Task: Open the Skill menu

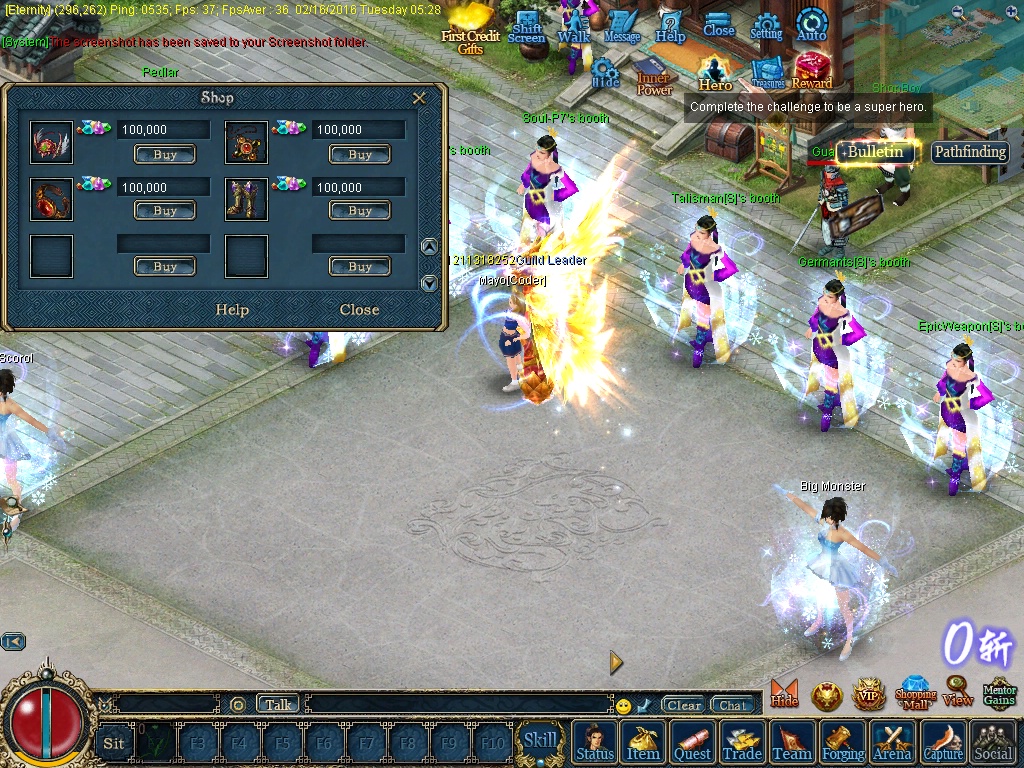Action: click(540, 741)
